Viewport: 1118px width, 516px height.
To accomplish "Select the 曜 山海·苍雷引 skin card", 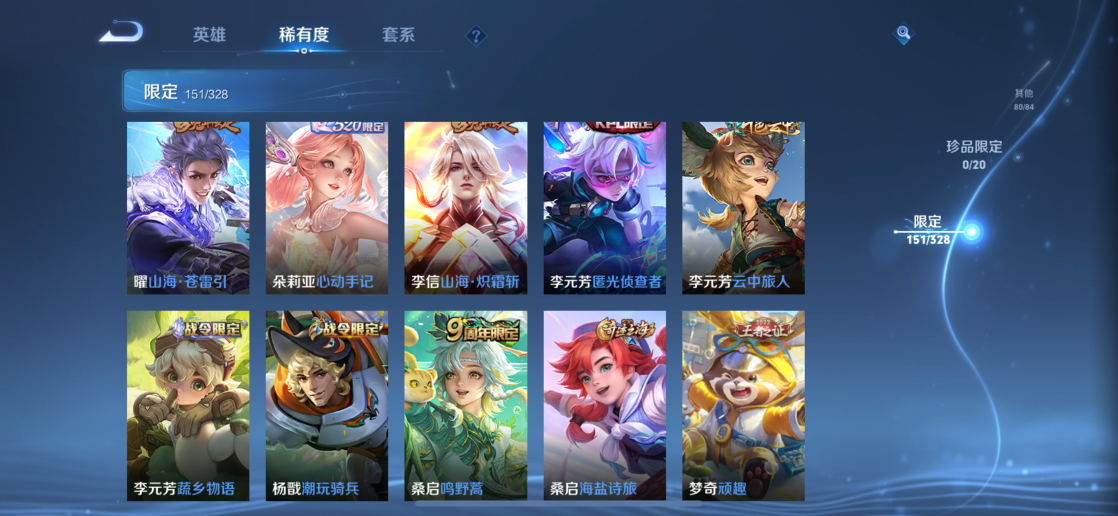I will tap(188, 208).
